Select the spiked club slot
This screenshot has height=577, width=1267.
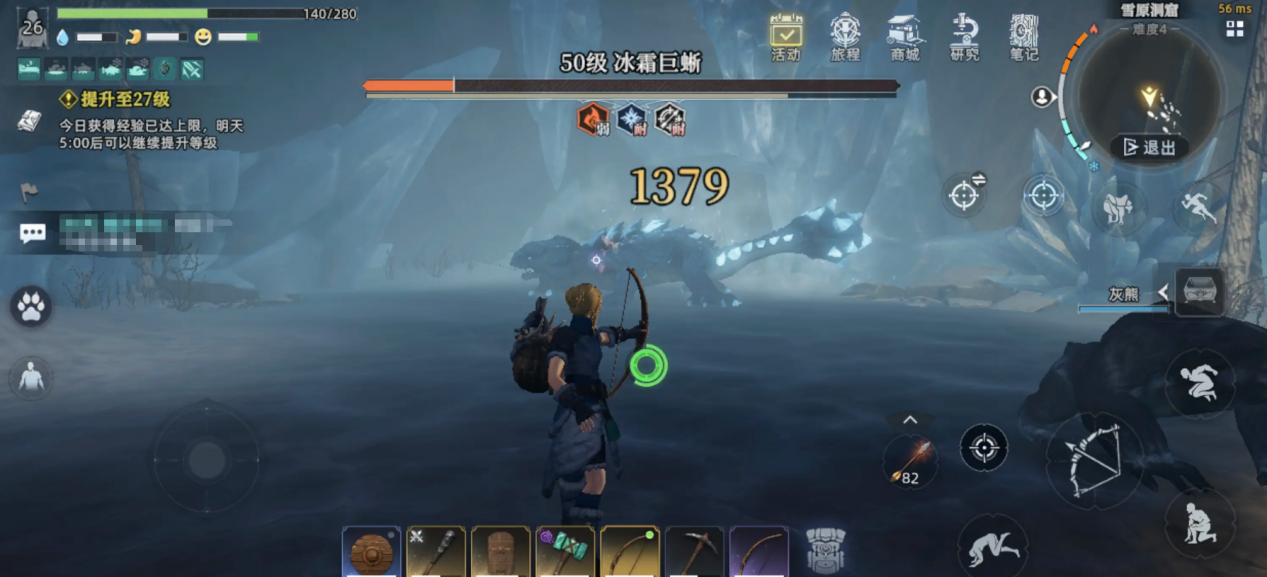click(436, 552)
